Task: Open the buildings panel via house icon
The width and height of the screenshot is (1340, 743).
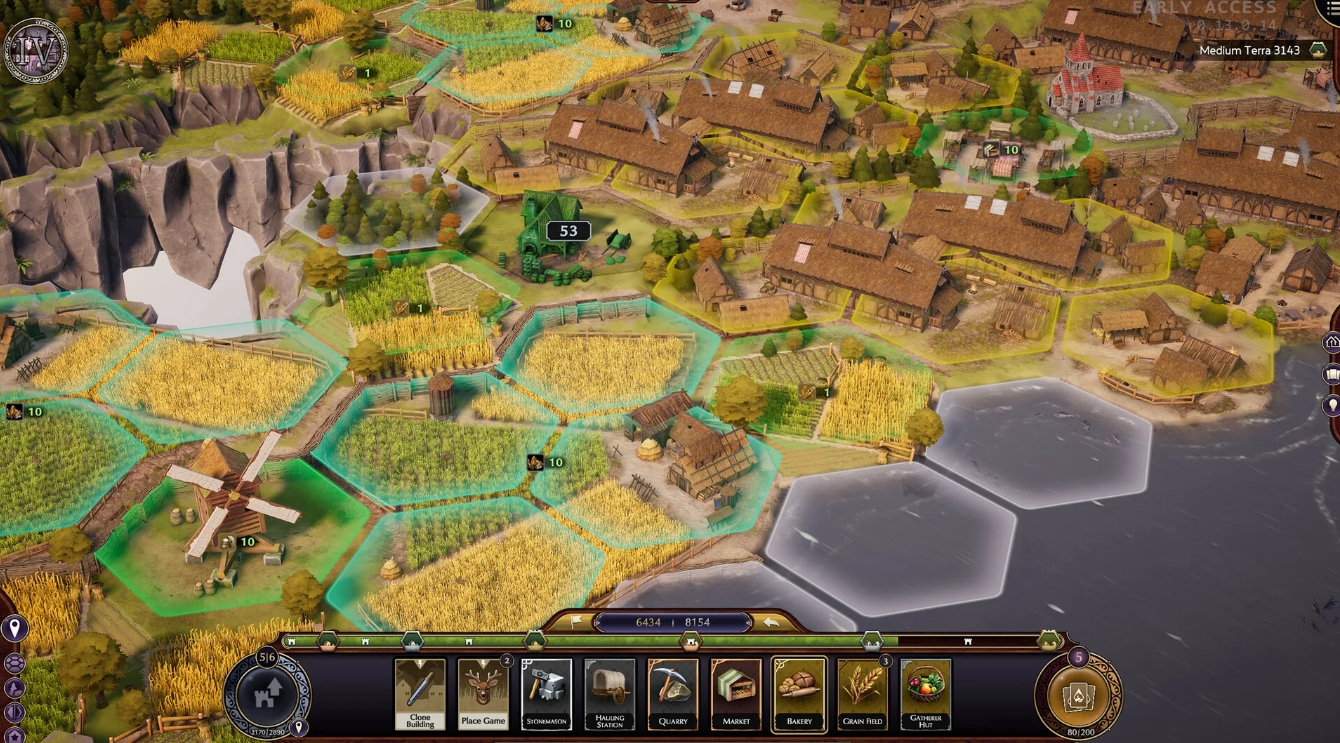Action: pos(1333,341)
